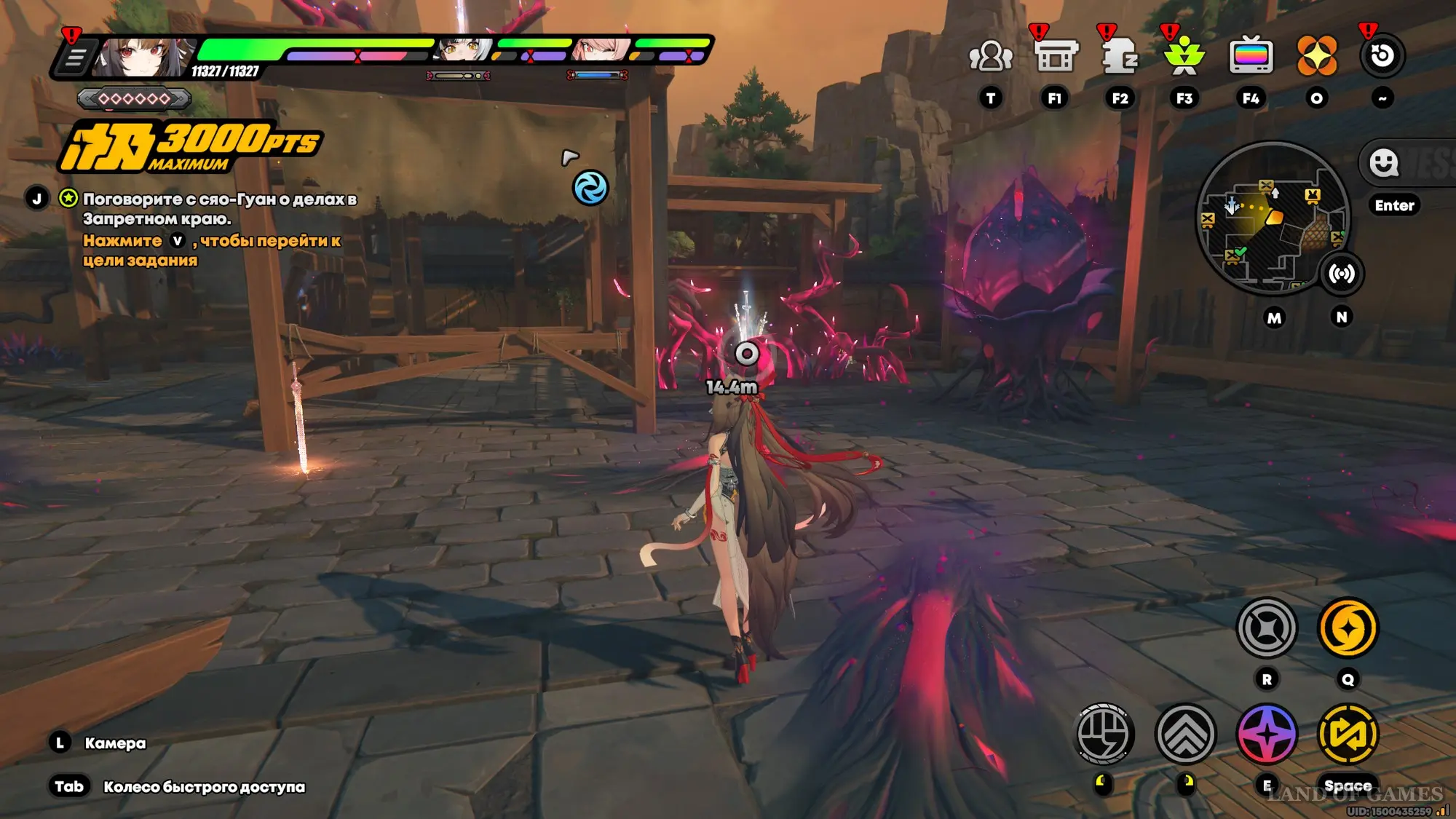Open the orange four-petal icon
1456x819 pixels.
click(1316, 56)
